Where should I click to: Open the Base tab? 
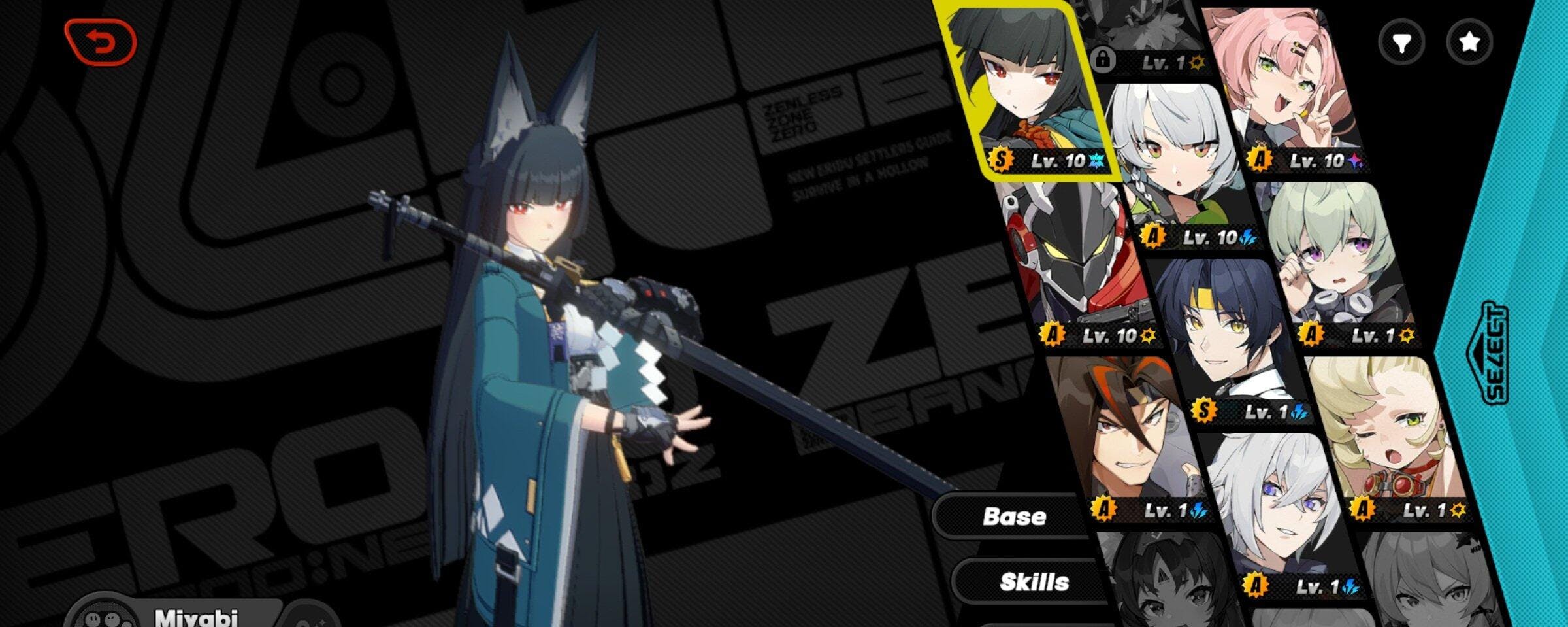coord(1014,517)
